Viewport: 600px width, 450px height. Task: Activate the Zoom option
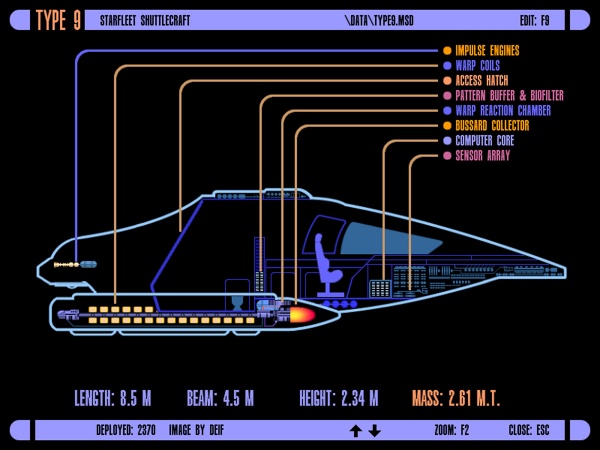point(451,431)
